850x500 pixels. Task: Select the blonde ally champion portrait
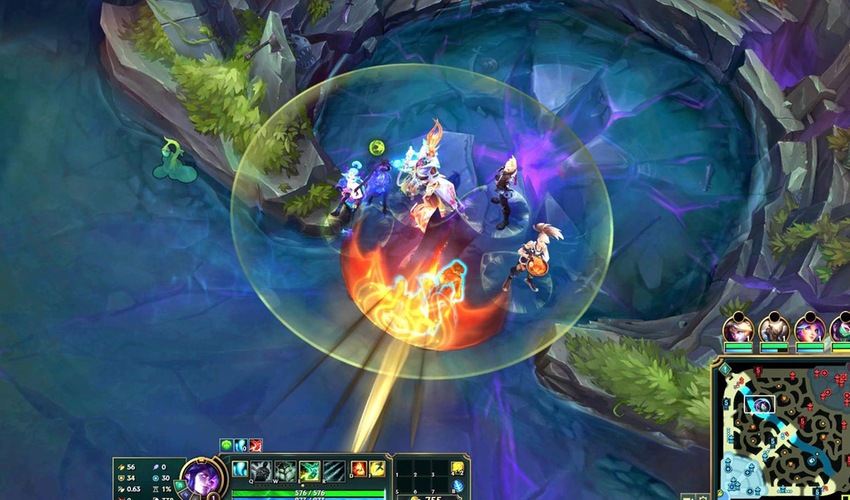click(738, 328)
